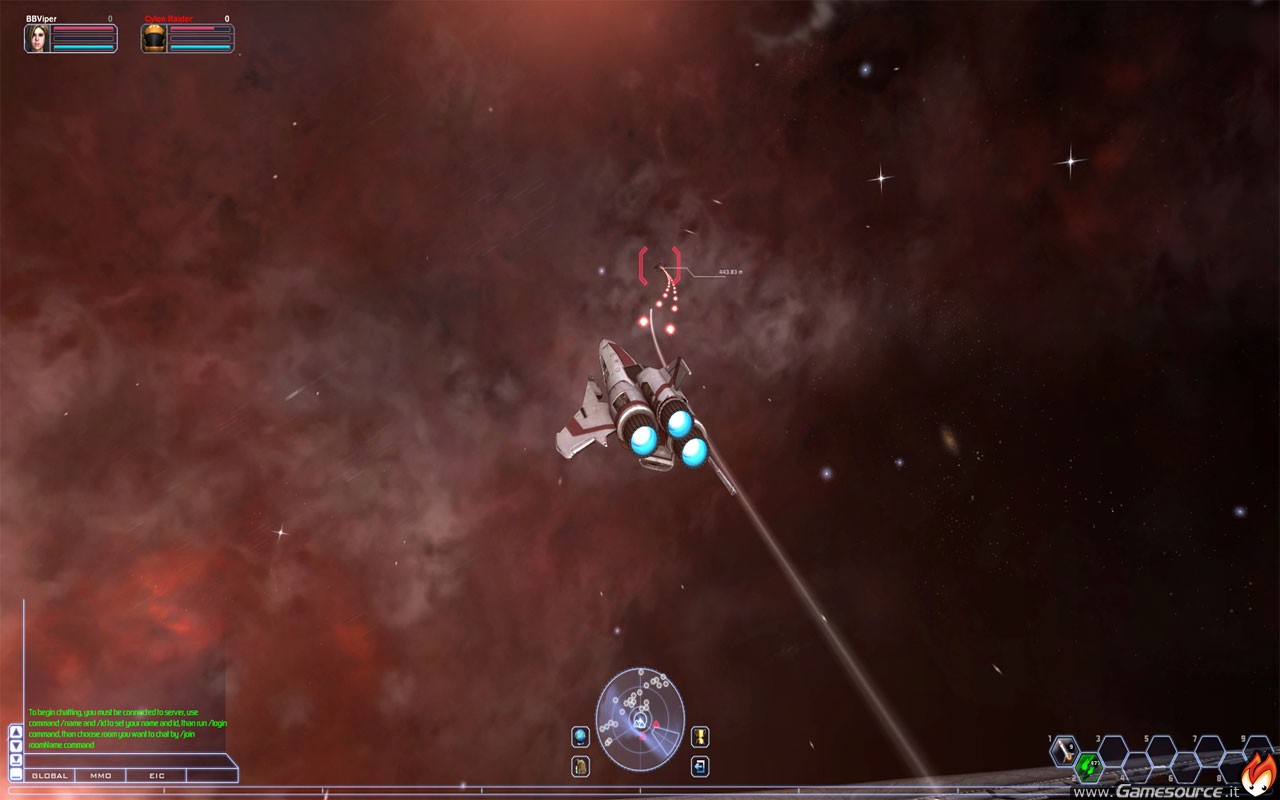Fire the missile in hotbar slot 1
This screenshot has width=1280, height=800.
(1066, 750)
